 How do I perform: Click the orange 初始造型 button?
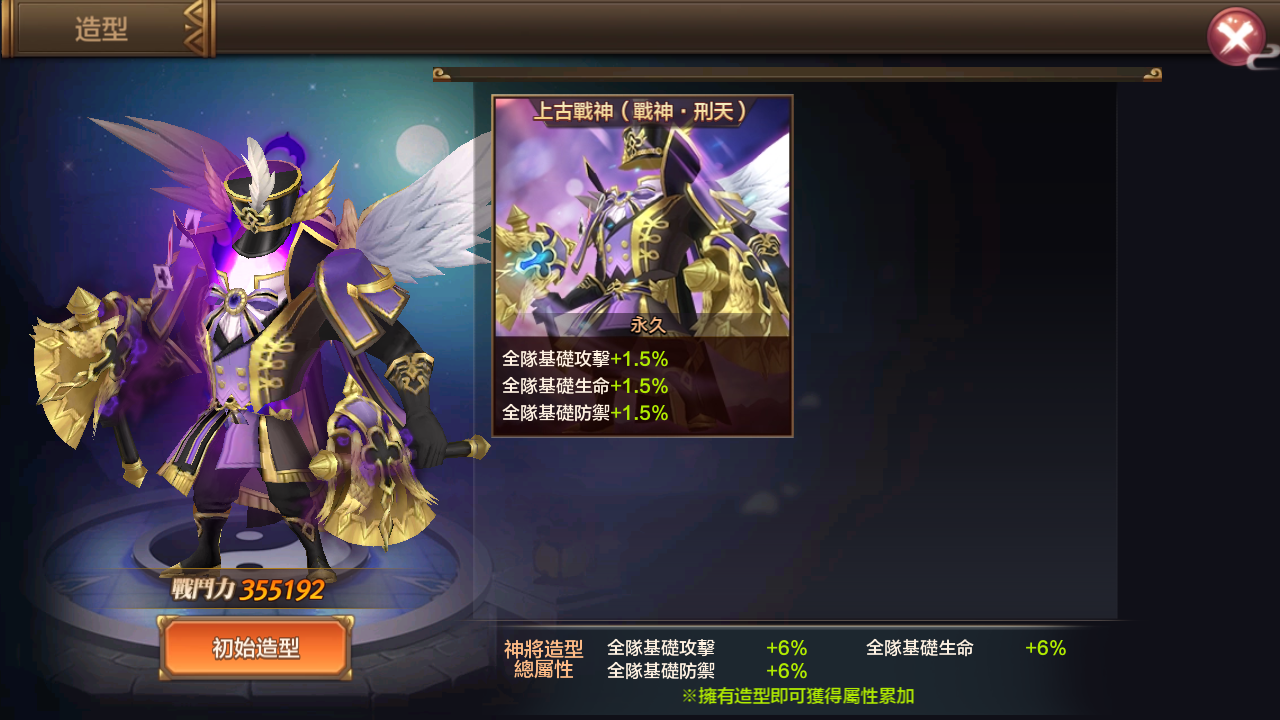coord(256,648)
